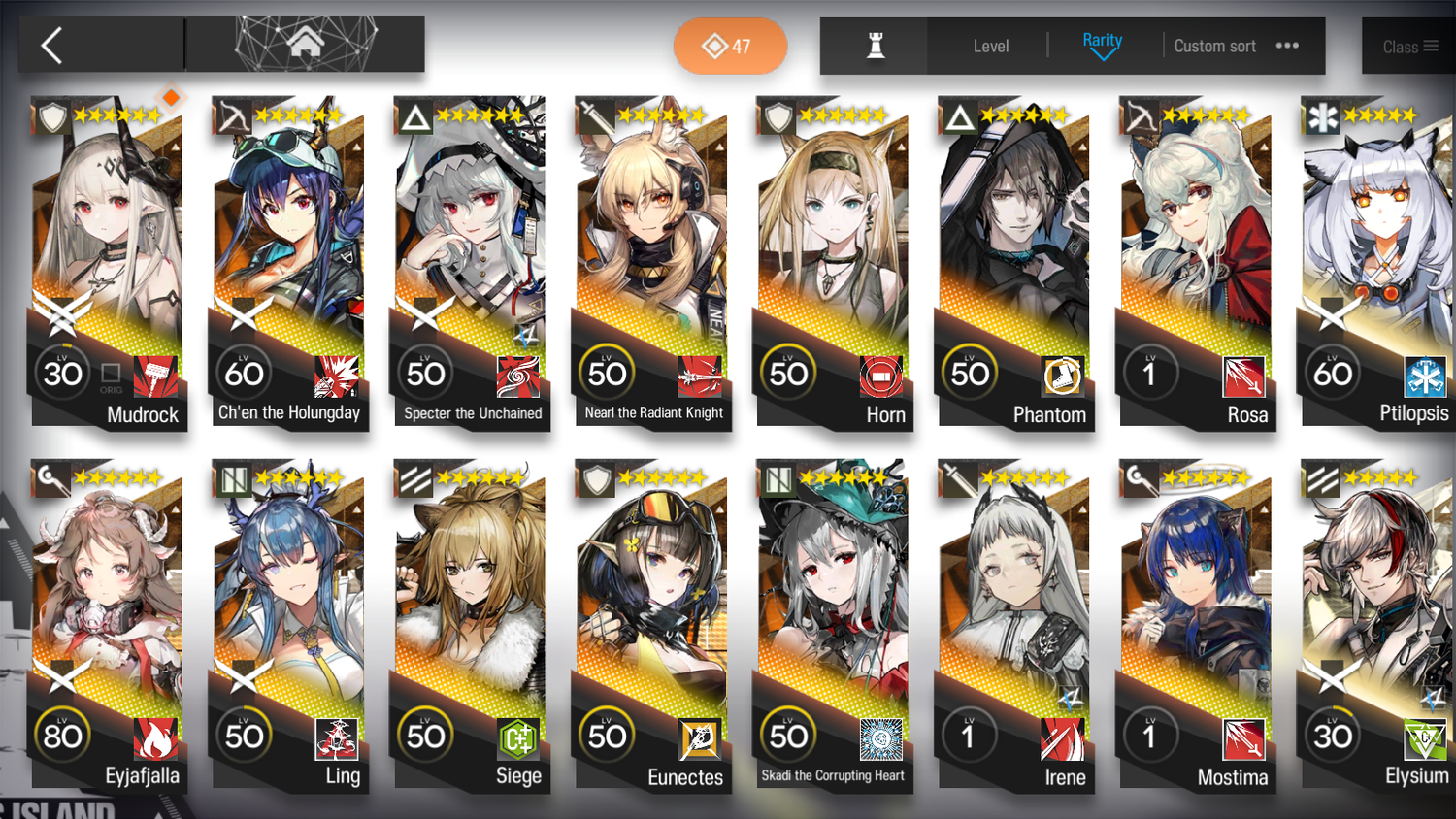Select Skadi the Corrupting Heart card
The width and height of the screenshot is (1456, 819).
point(833,616)
